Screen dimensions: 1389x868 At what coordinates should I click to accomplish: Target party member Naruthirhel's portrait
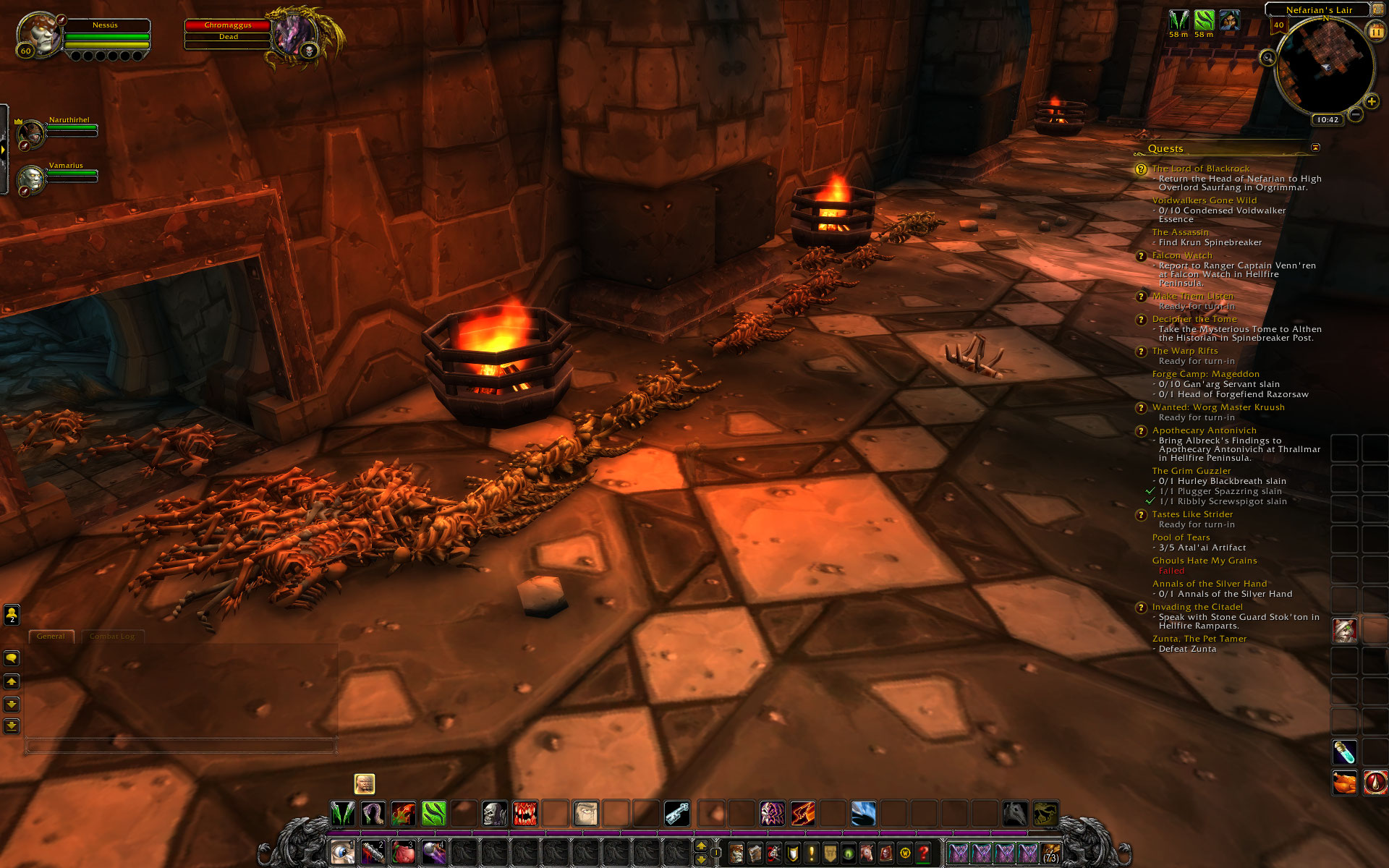click(x=31, y=134)
